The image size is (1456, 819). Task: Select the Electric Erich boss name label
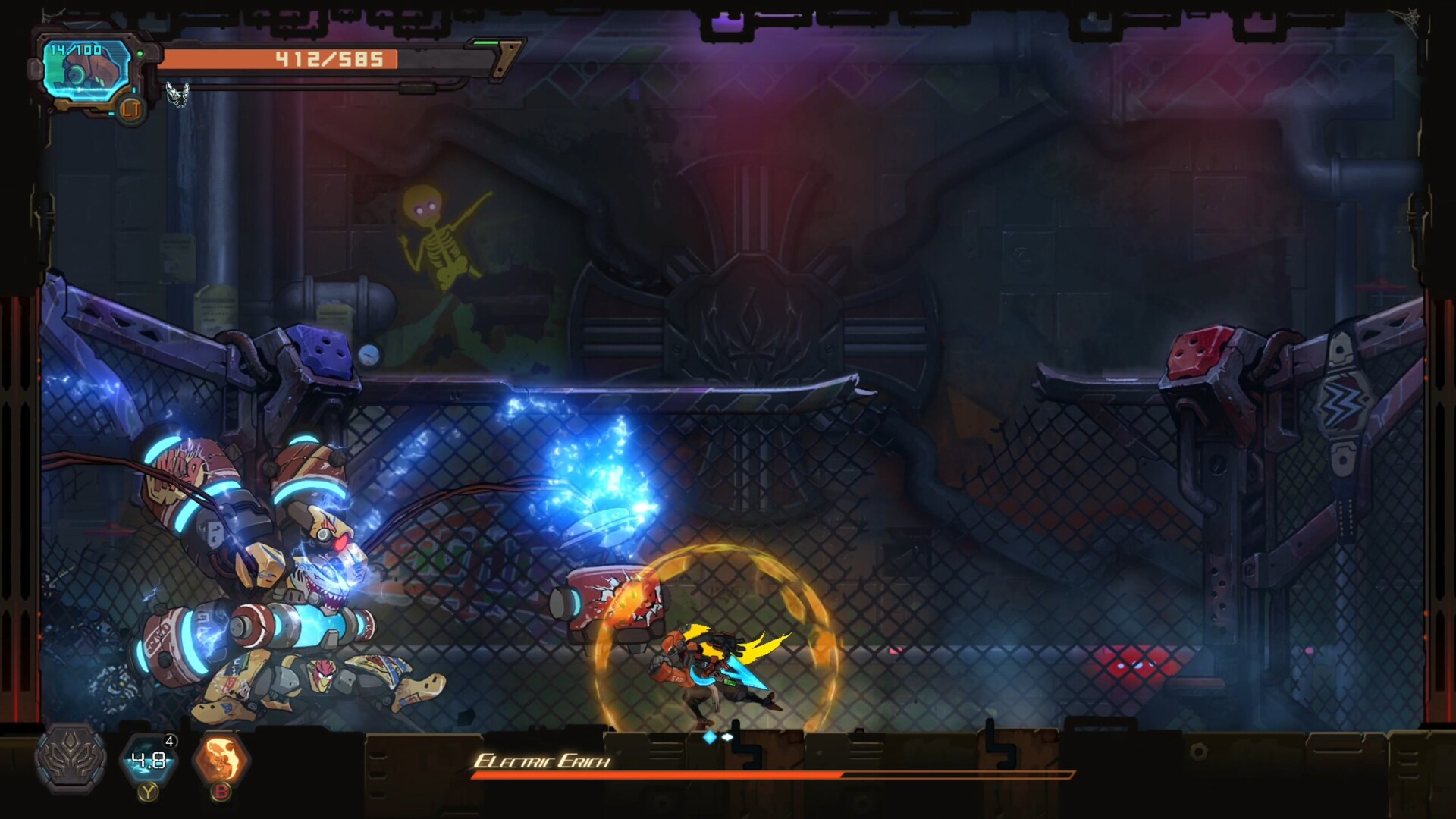(544, 761)
